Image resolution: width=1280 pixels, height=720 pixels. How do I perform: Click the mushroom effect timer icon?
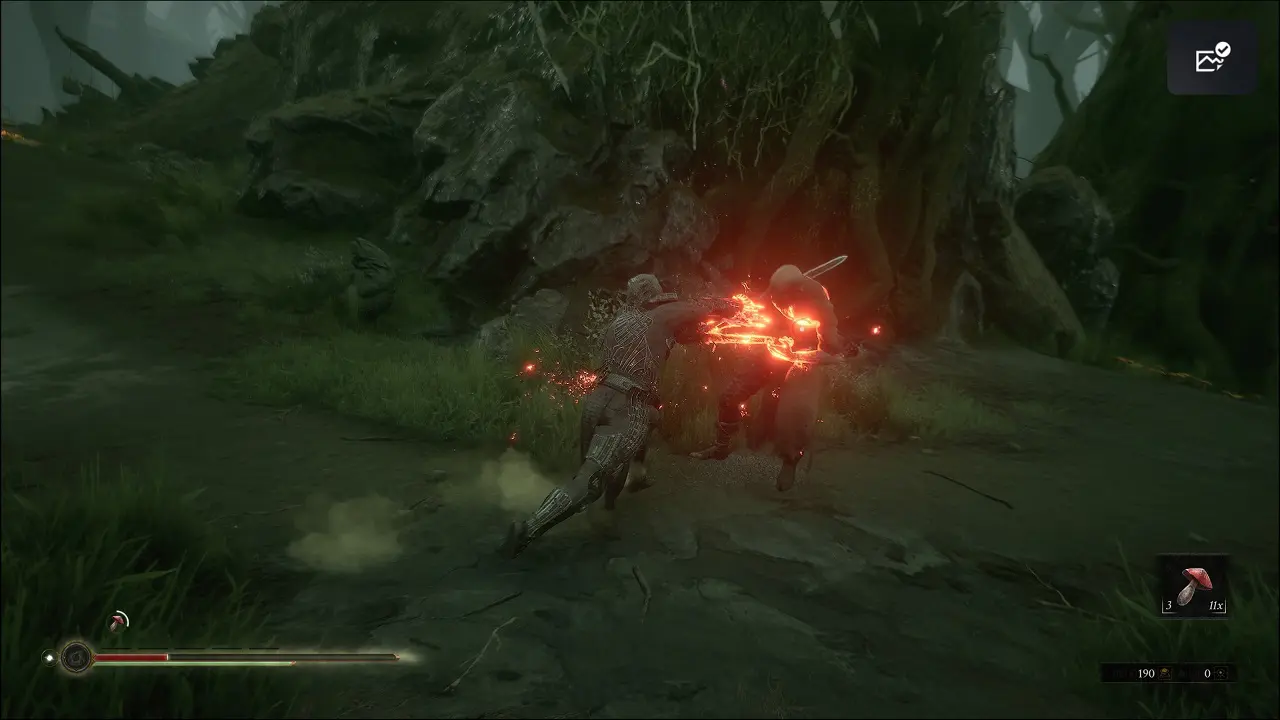pyautogui.click(x=119, y=622)
